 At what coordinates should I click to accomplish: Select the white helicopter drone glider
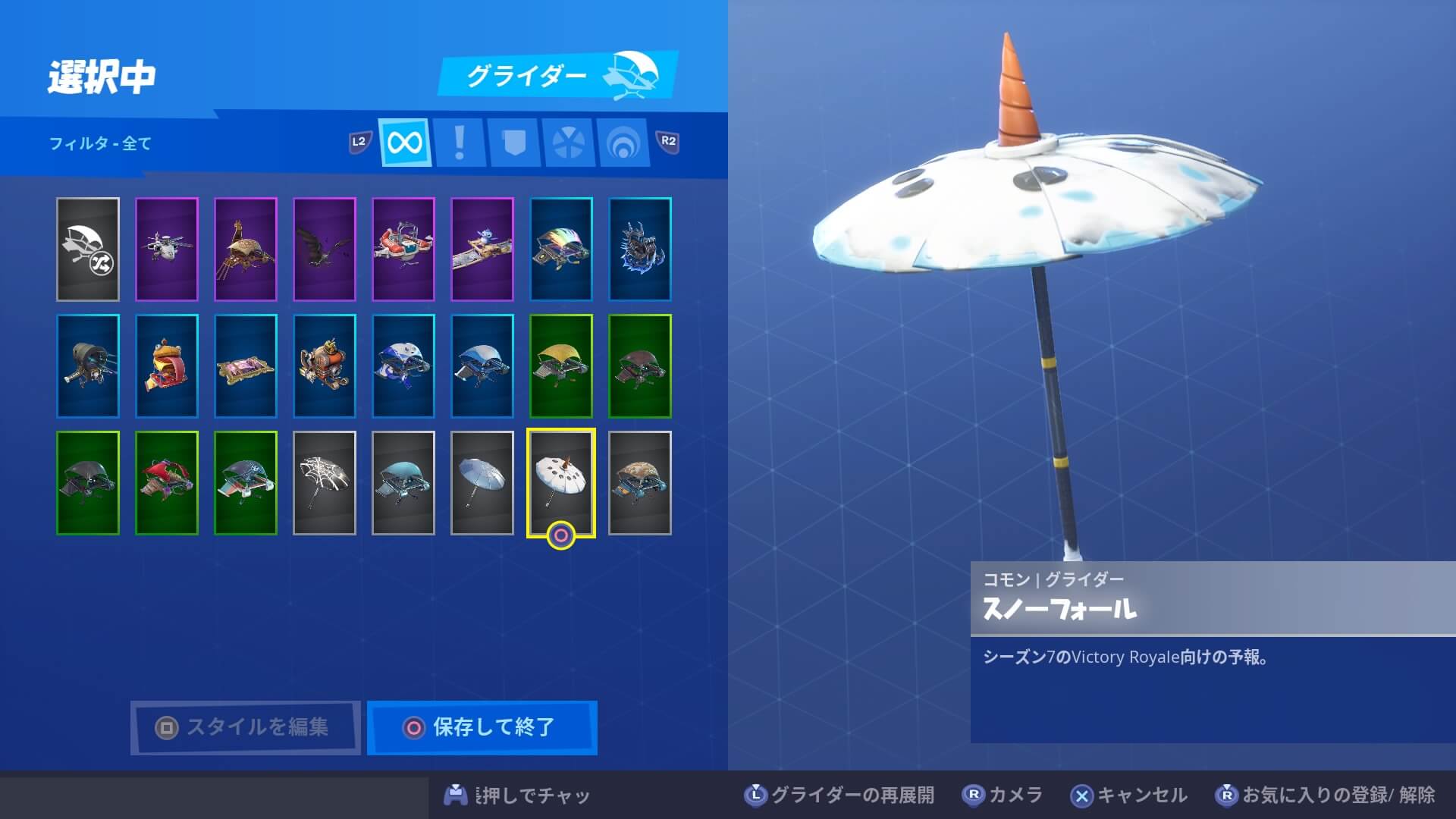pos(167,249)
